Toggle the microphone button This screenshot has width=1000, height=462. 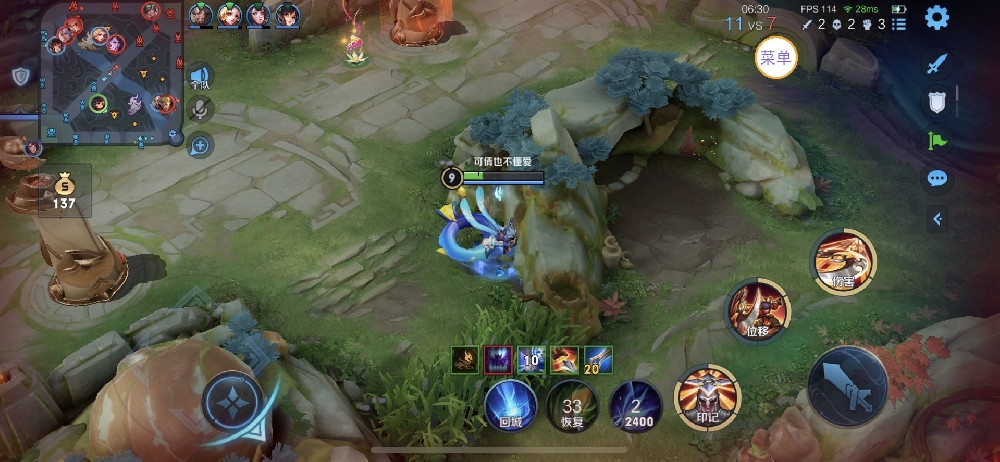[x=200, y=109]
